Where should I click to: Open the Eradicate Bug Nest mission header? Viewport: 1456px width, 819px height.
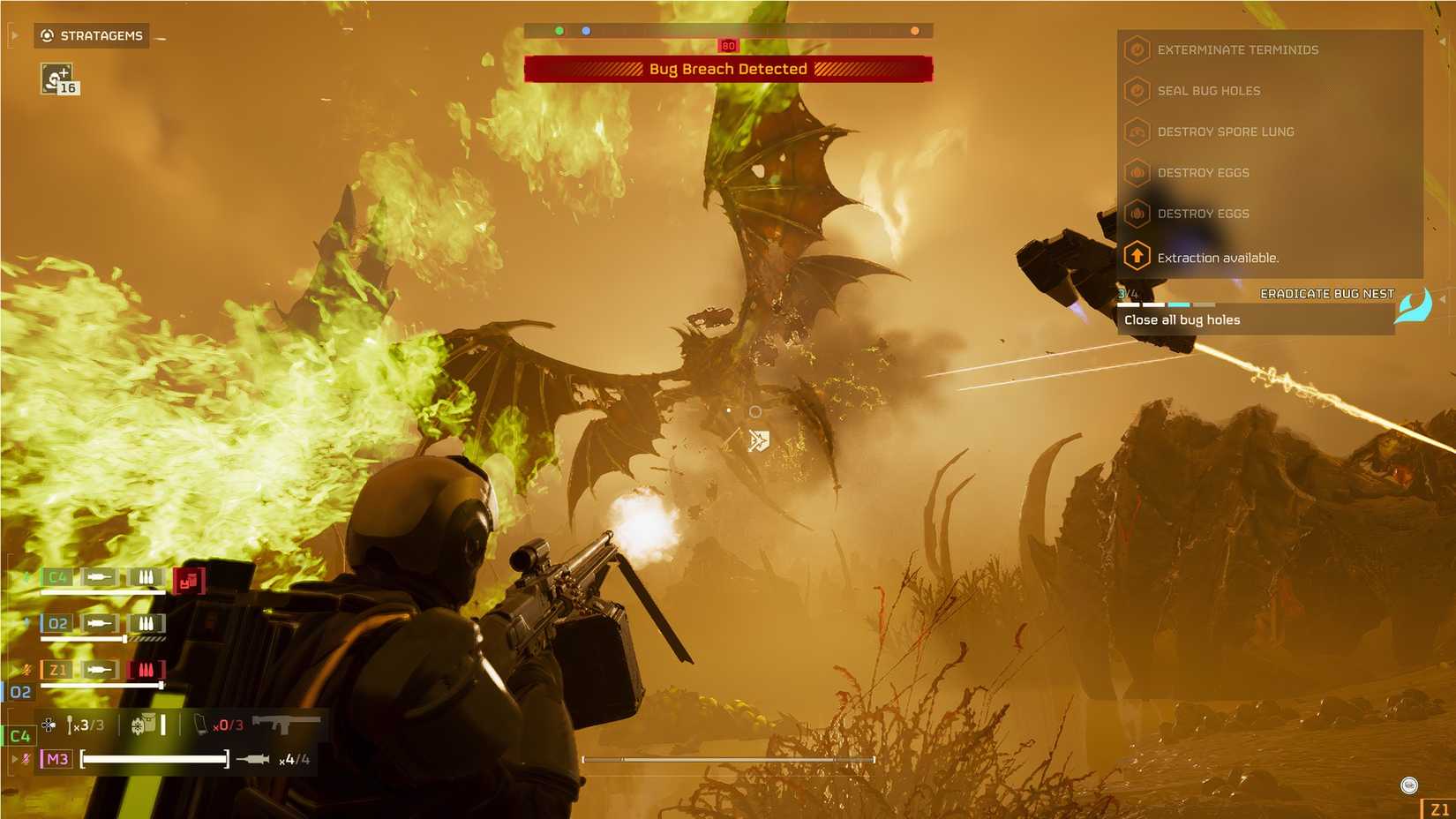[x=1328, y=293]
